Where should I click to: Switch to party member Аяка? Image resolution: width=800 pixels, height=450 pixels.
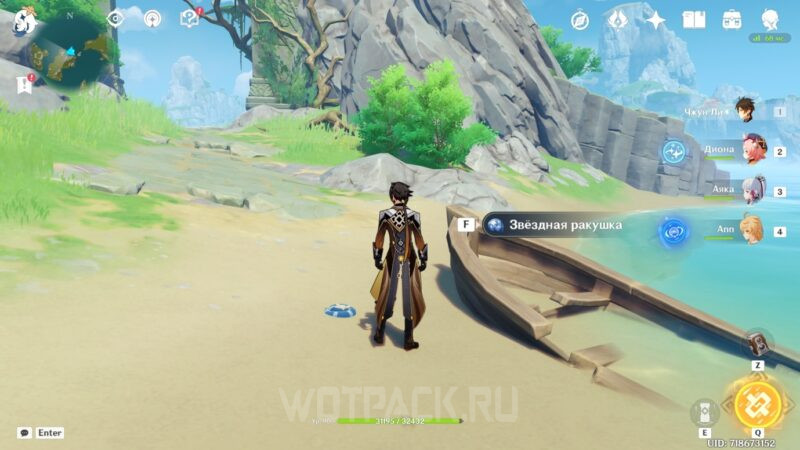coord(752,190)
